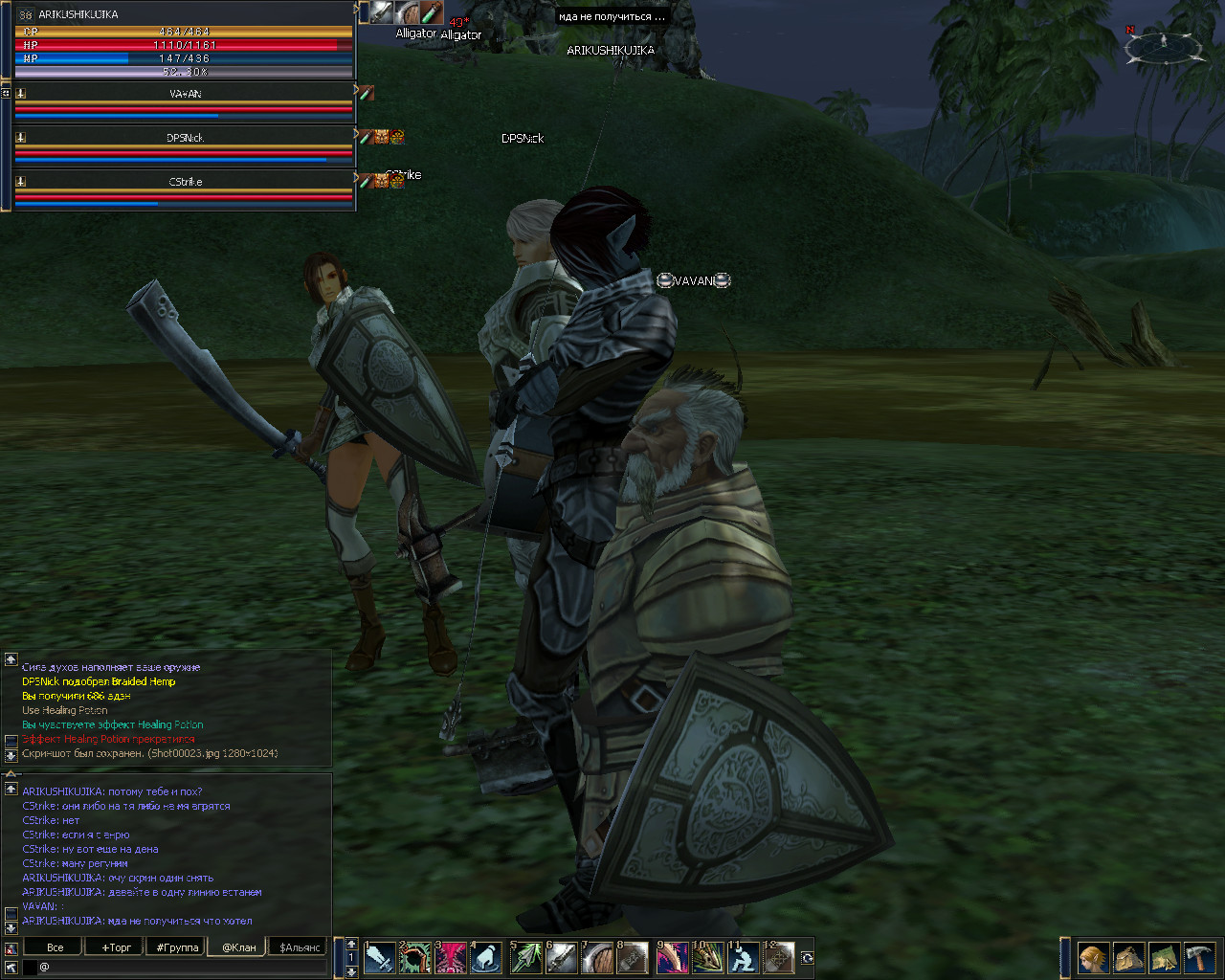Select the #Группа party chat tab
The image size is (1225, 980).
pos(178,947)
